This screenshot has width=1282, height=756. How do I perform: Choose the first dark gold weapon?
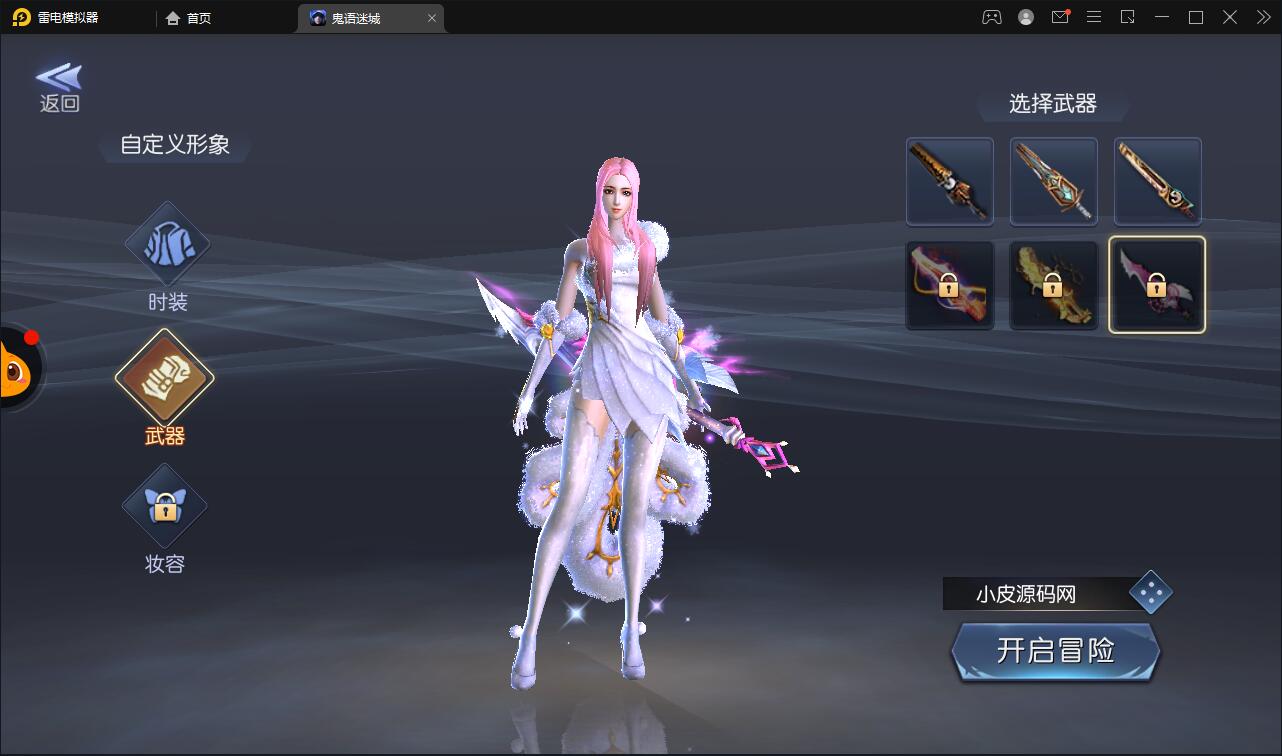949,182
